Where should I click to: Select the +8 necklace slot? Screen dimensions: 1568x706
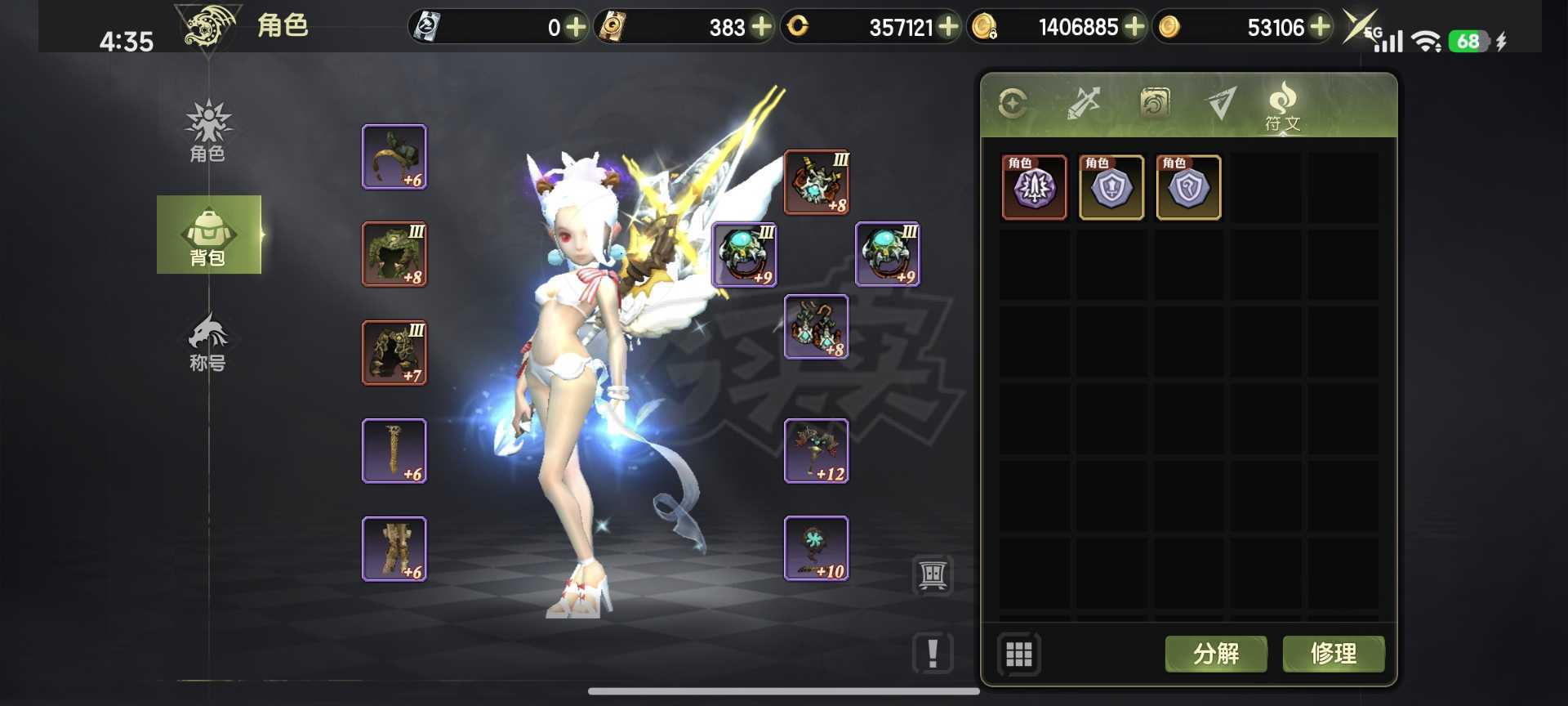point(816,182)
